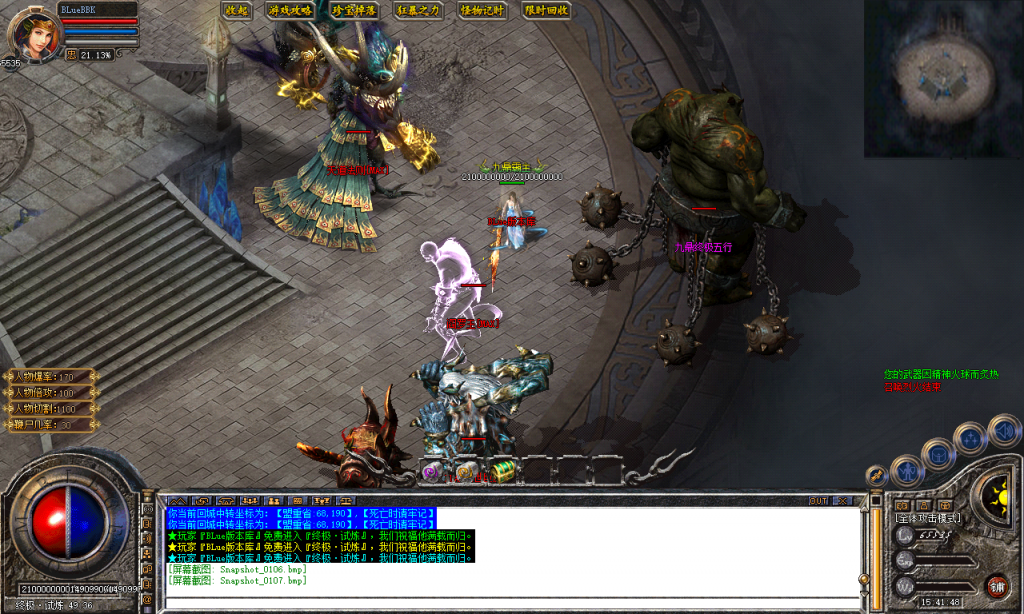
Task: Open the 限时回收 timed recycle menu
Action: coord(547,10)
